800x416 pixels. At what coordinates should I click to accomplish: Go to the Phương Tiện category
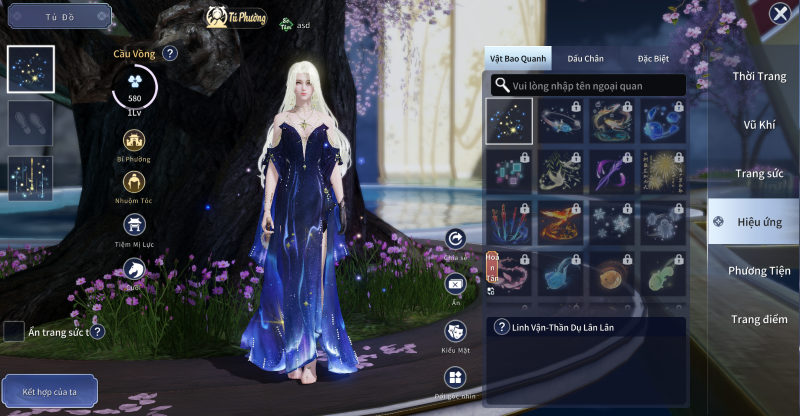759,271
